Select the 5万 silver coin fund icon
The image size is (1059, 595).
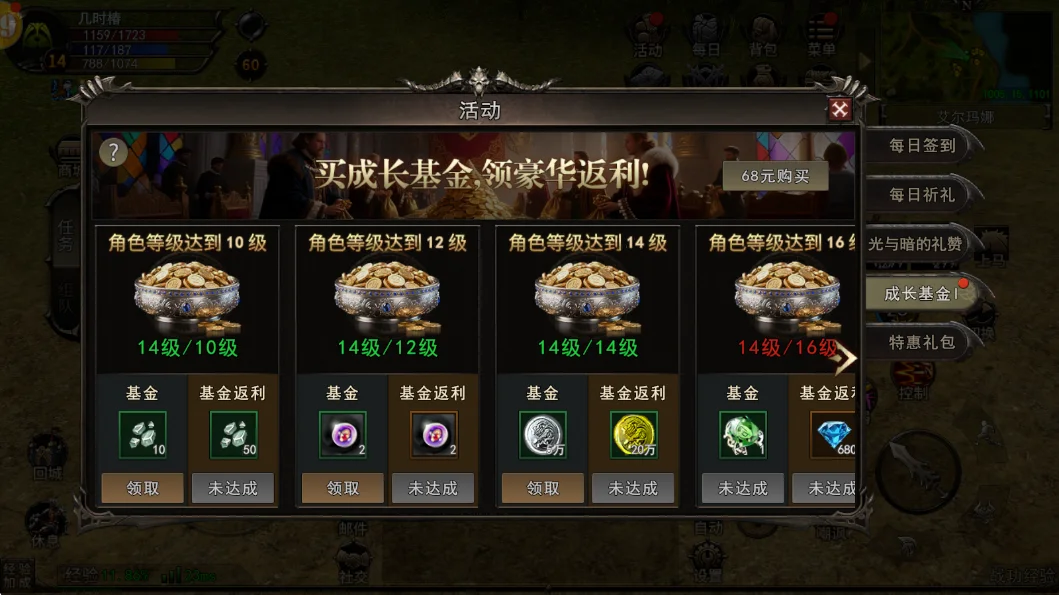point(543,435)
